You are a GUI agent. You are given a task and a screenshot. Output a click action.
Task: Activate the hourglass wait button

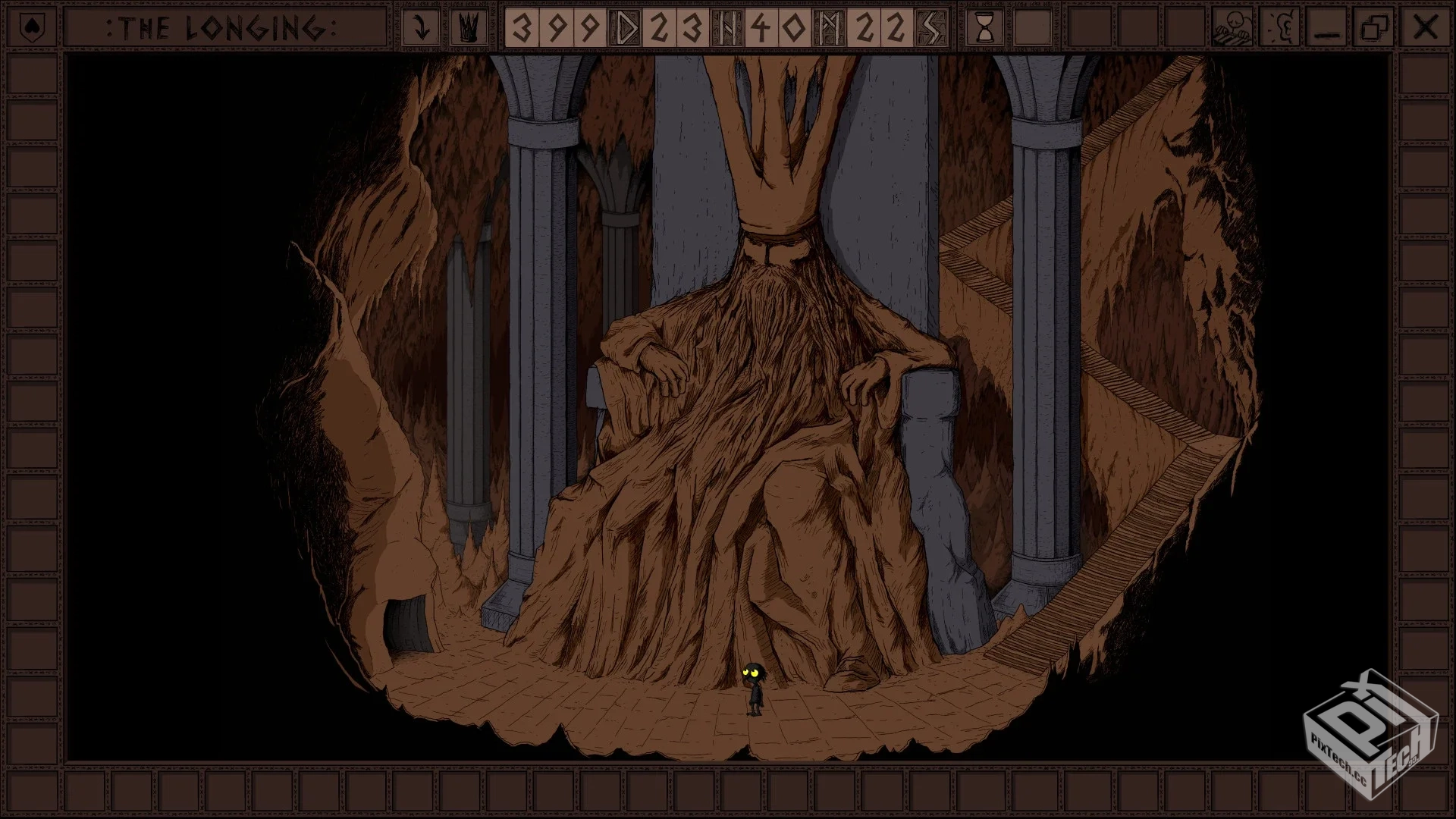click(x=985, y=29)
